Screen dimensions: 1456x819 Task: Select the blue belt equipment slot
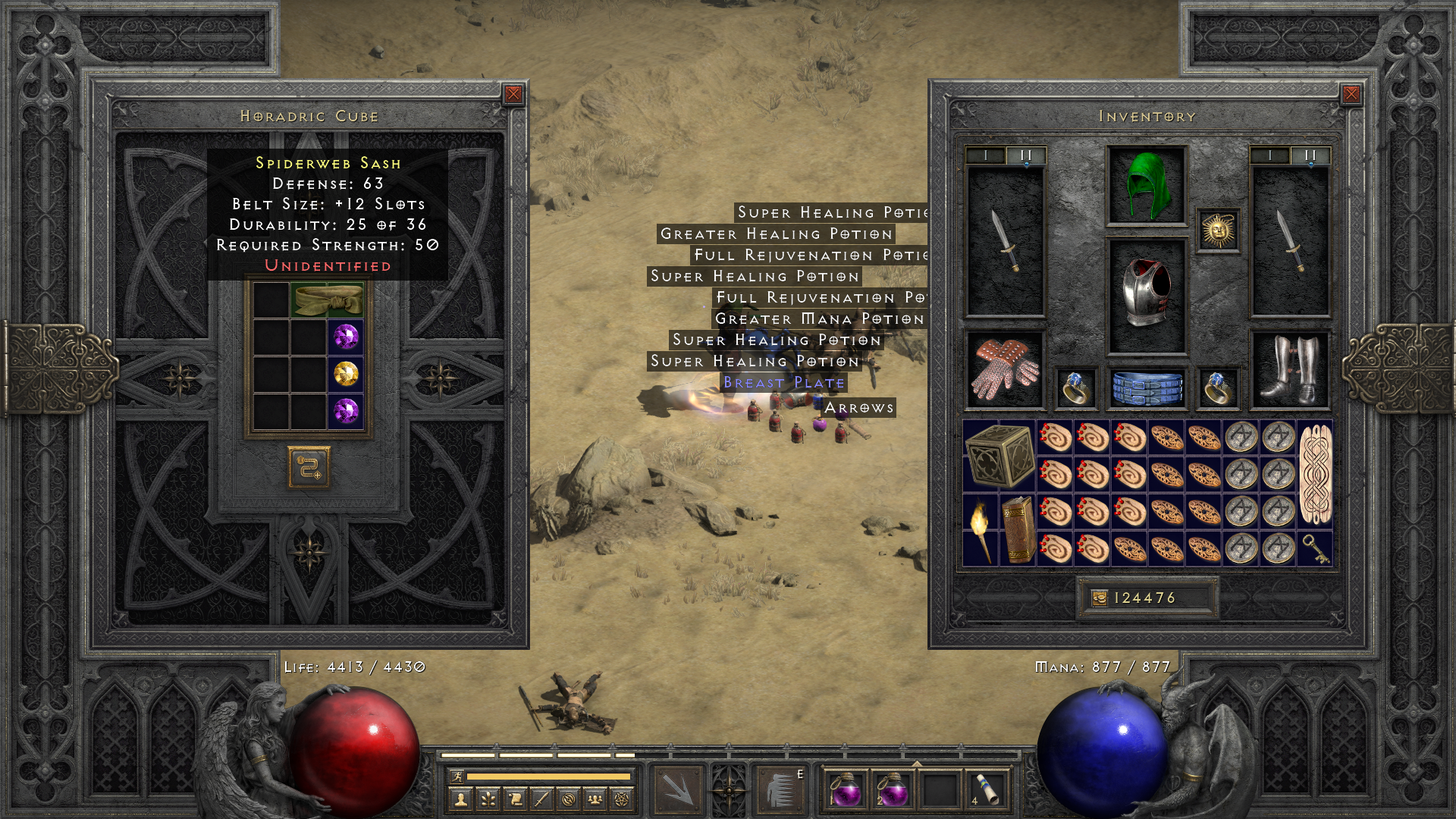[x=1146, y=388]
